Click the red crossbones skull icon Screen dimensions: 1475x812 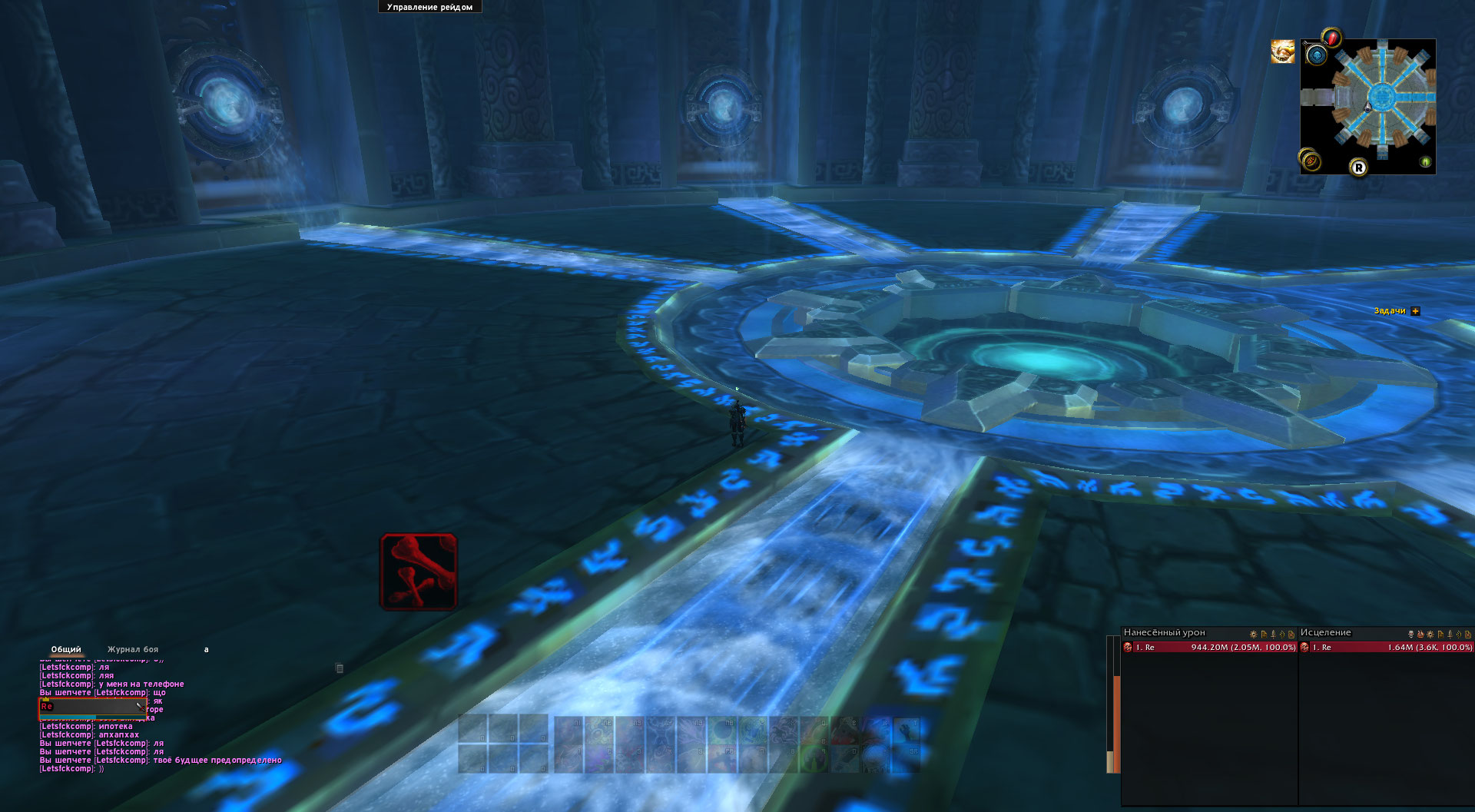[419, 572]
